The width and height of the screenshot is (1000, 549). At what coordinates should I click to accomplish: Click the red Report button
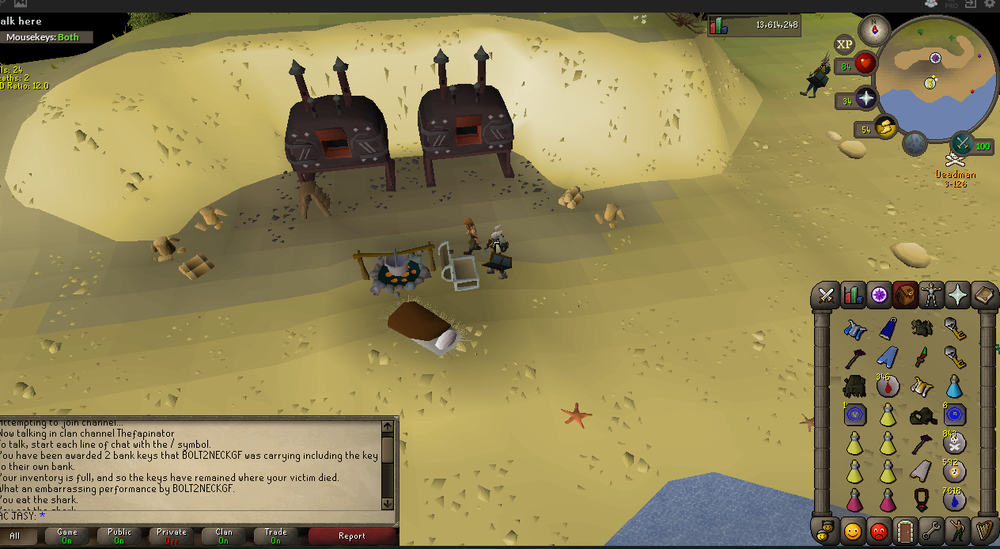(351, 536)
